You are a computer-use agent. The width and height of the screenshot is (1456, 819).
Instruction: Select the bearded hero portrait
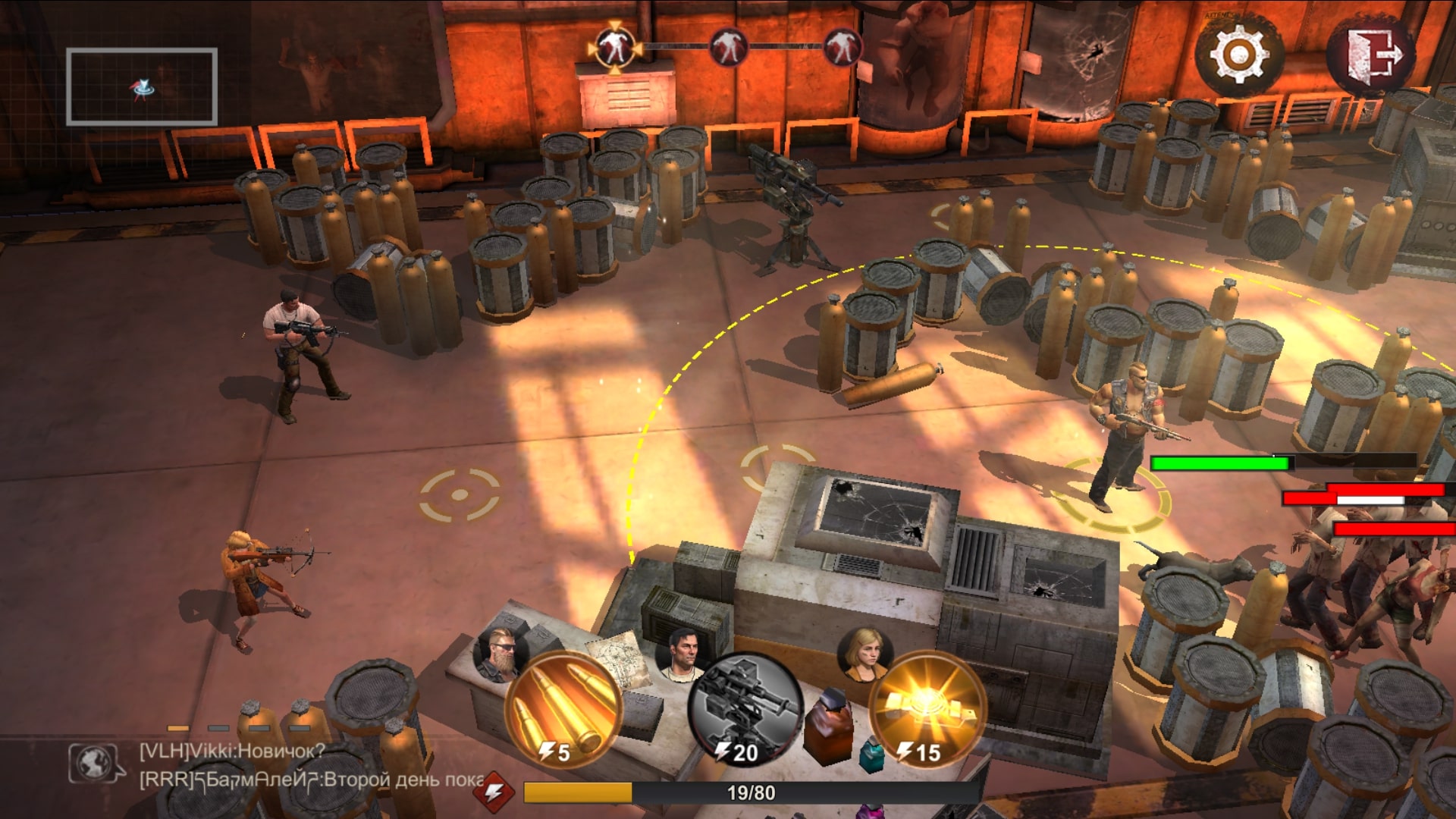point(500,652)
